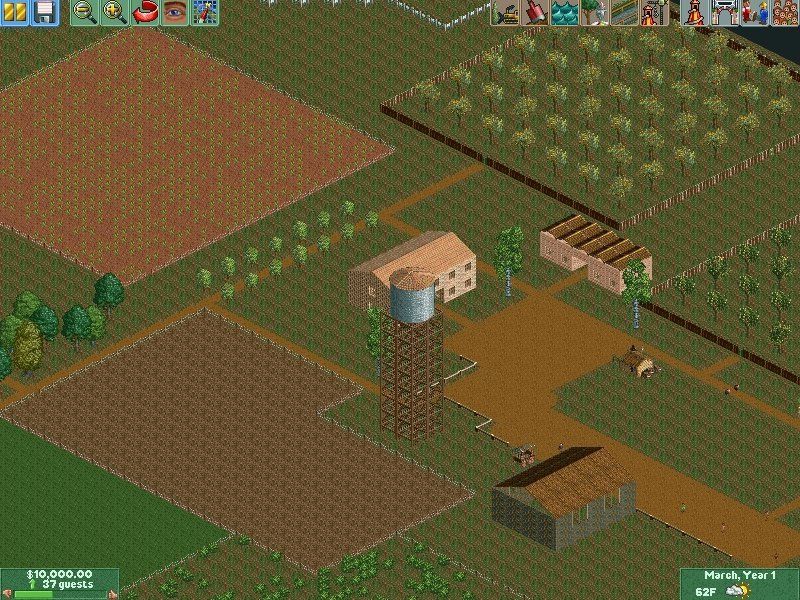Pause the game with the pause button

click(x=14, y=13)
